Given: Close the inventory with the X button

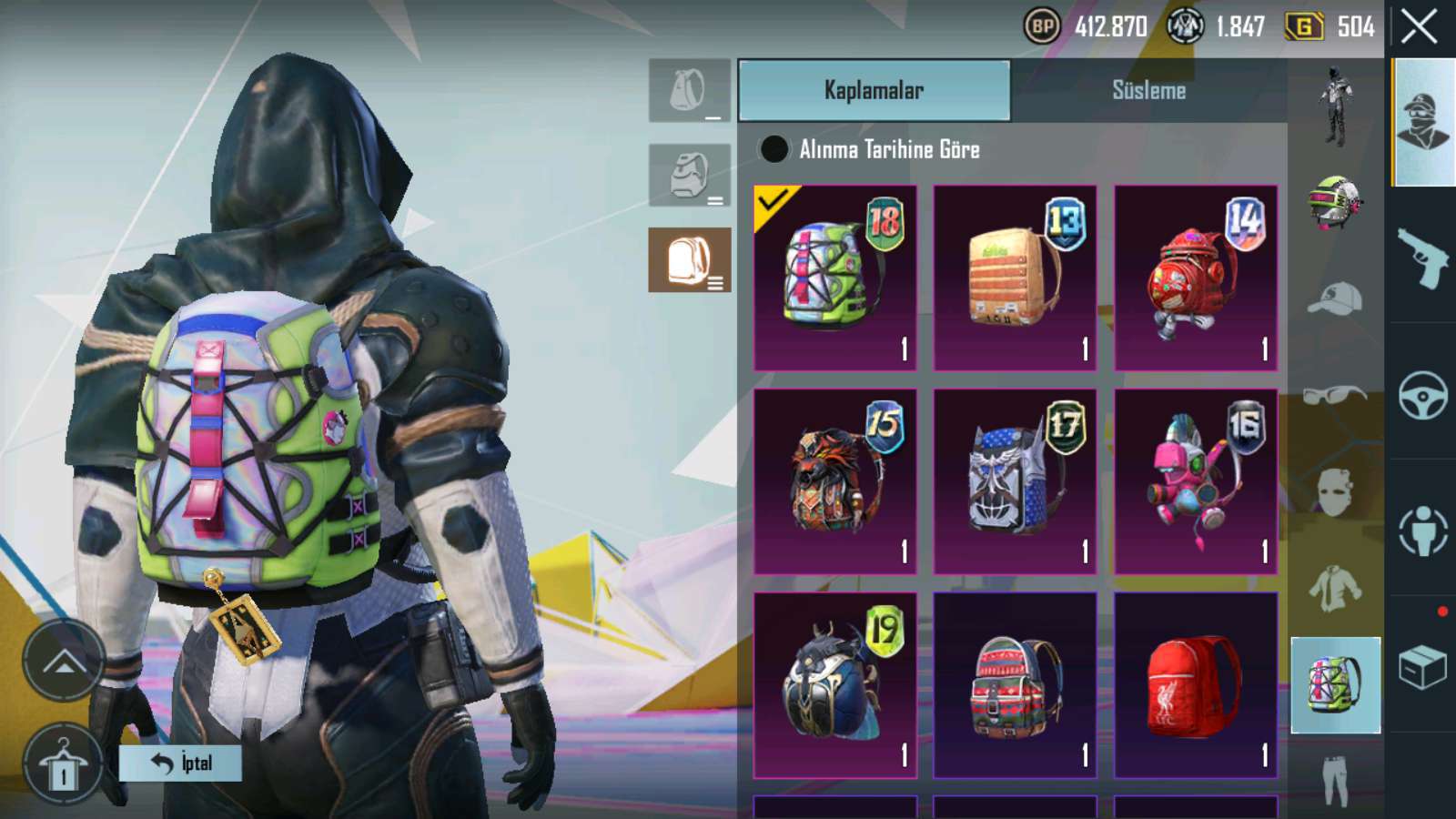Looking at the screenshot, I should pyautogui.click(x=1419, y=27).
